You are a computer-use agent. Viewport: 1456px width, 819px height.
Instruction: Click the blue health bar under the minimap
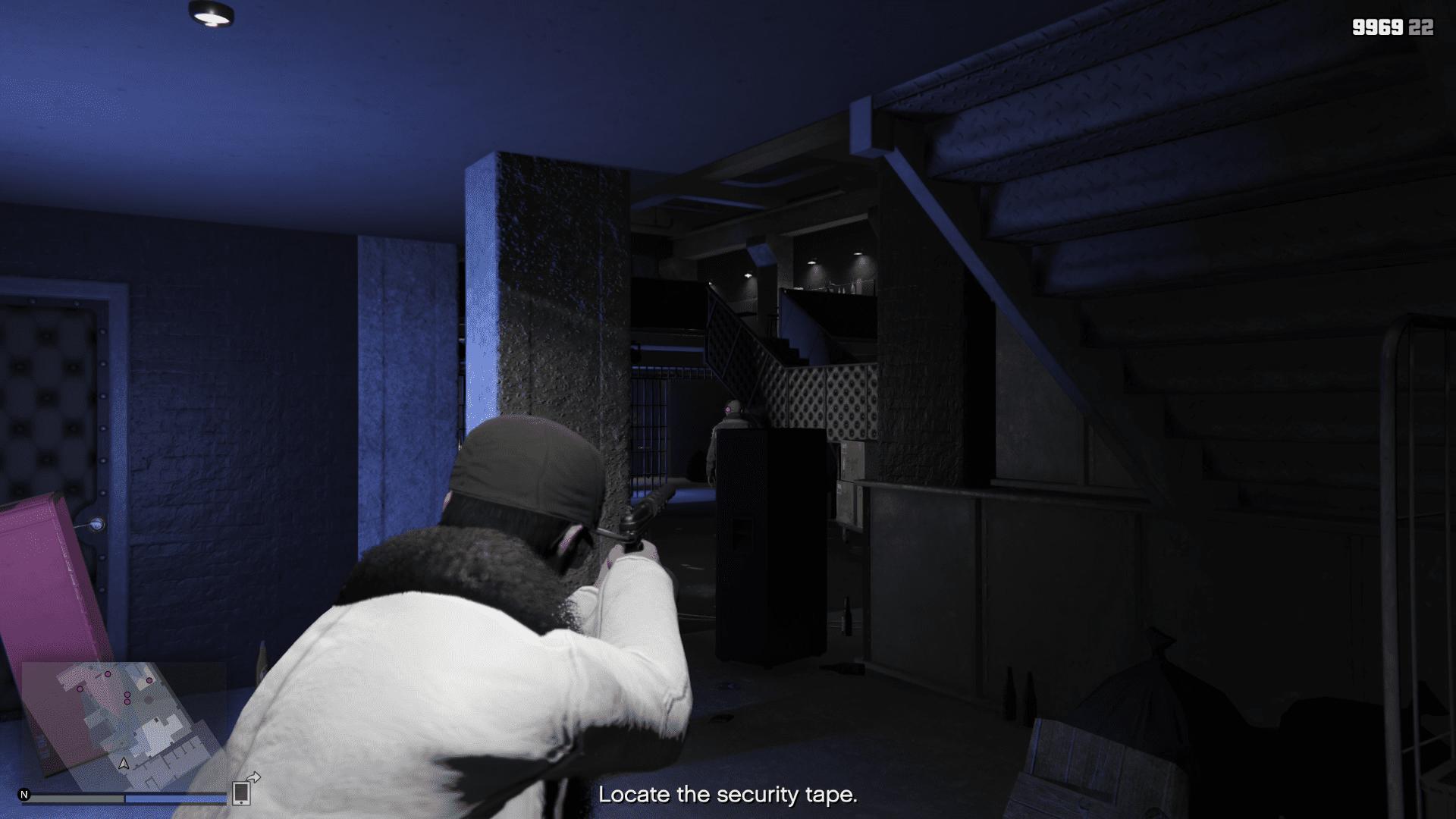pyautogui.click(x=176, y=799)
